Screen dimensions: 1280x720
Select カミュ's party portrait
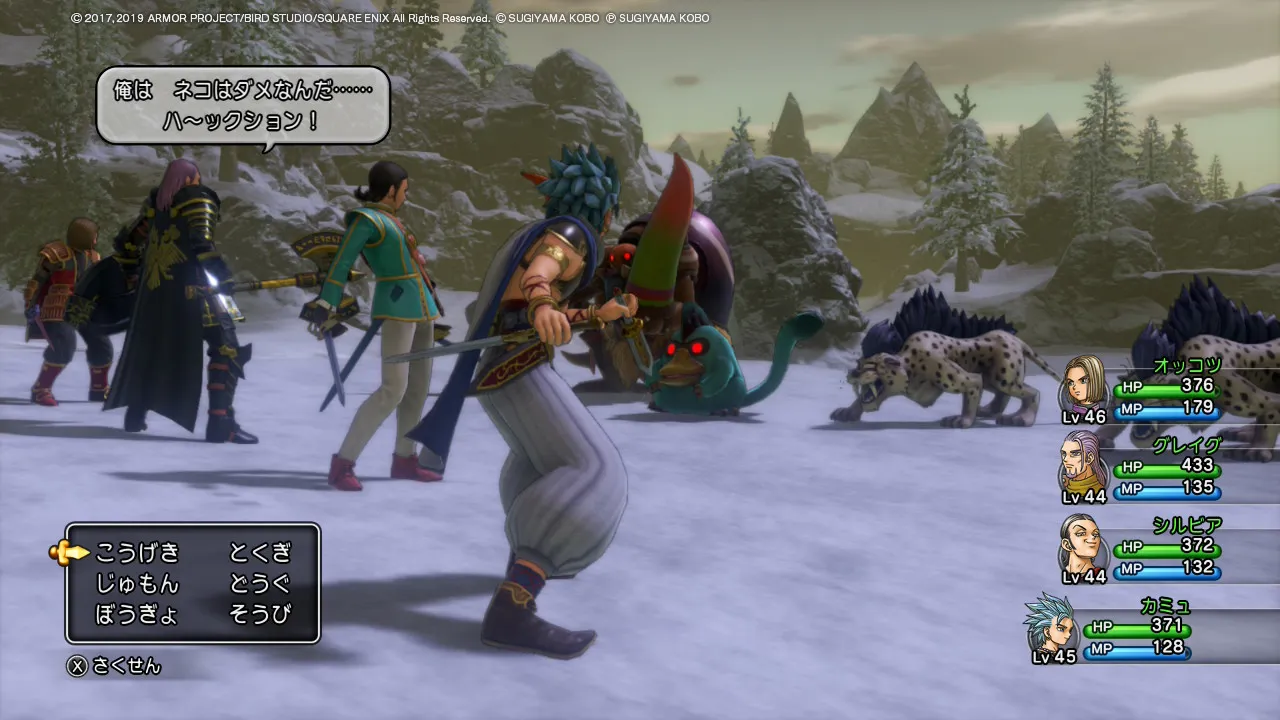point(1049,624)
